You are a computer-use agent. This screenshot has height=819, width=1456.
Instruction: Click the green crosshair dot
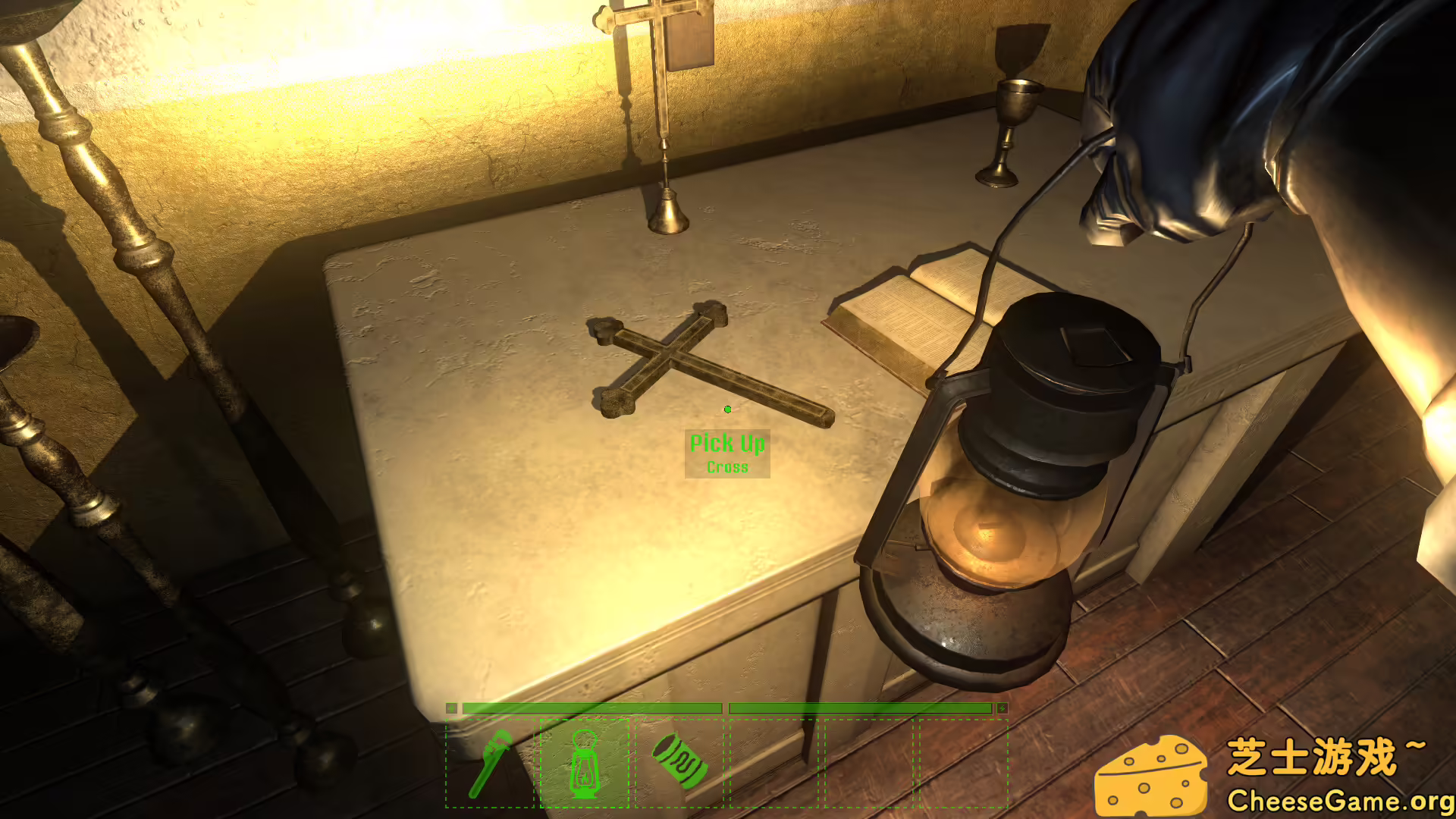[727, 409]
